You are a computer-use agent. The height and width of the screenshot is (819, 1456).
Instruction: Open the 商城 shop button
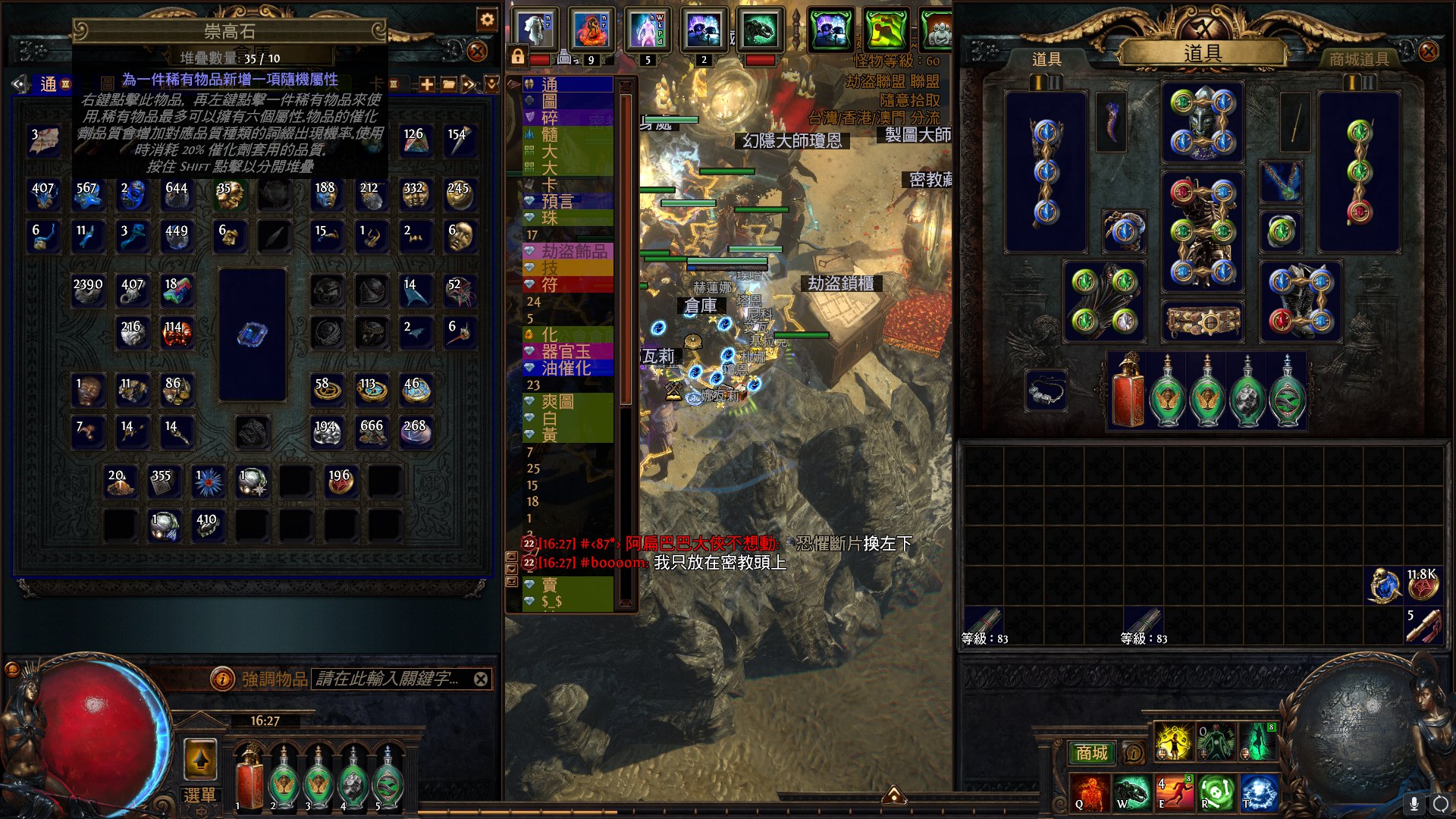(x=1091, y=753)
